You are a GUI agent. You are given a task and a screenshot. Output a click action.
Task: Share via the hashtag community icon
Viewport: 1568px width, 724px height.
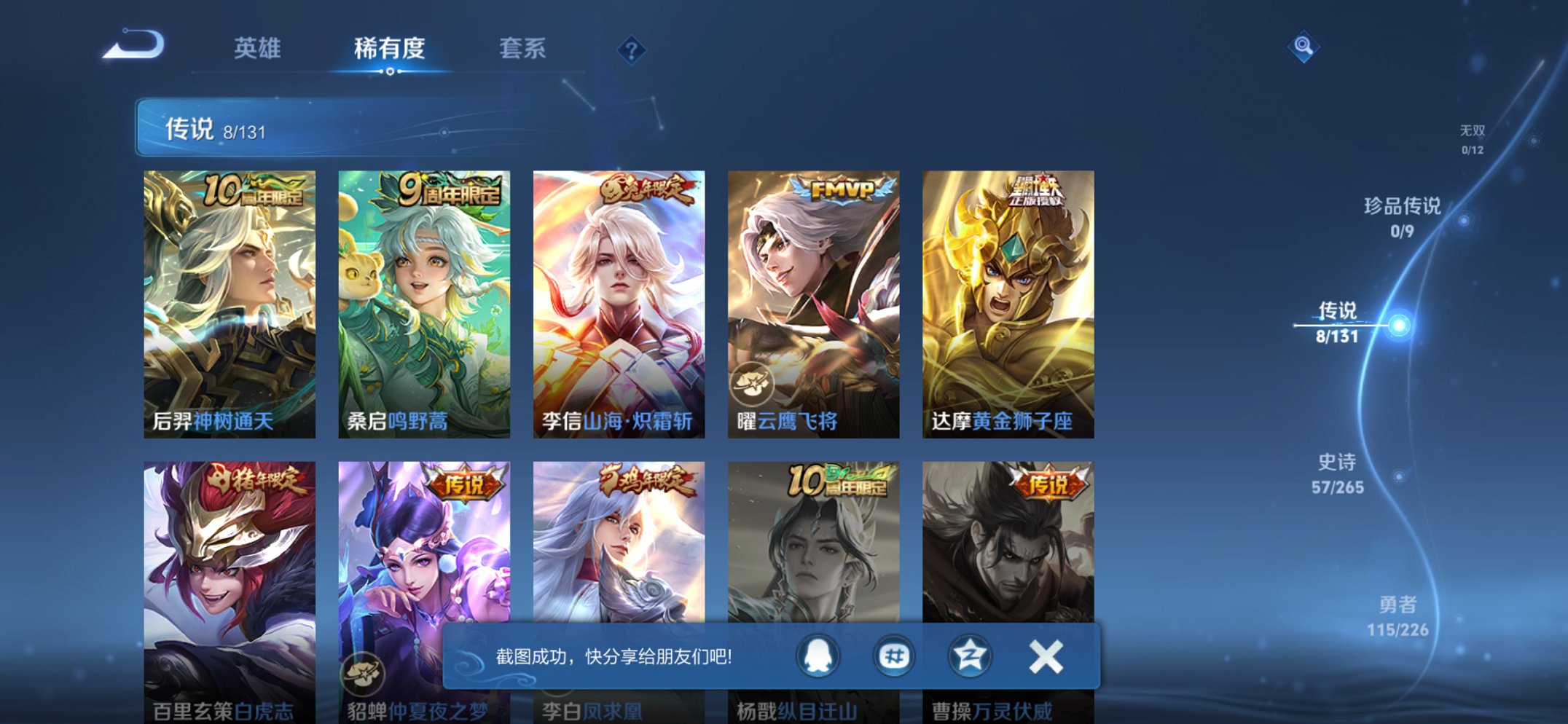893,656
